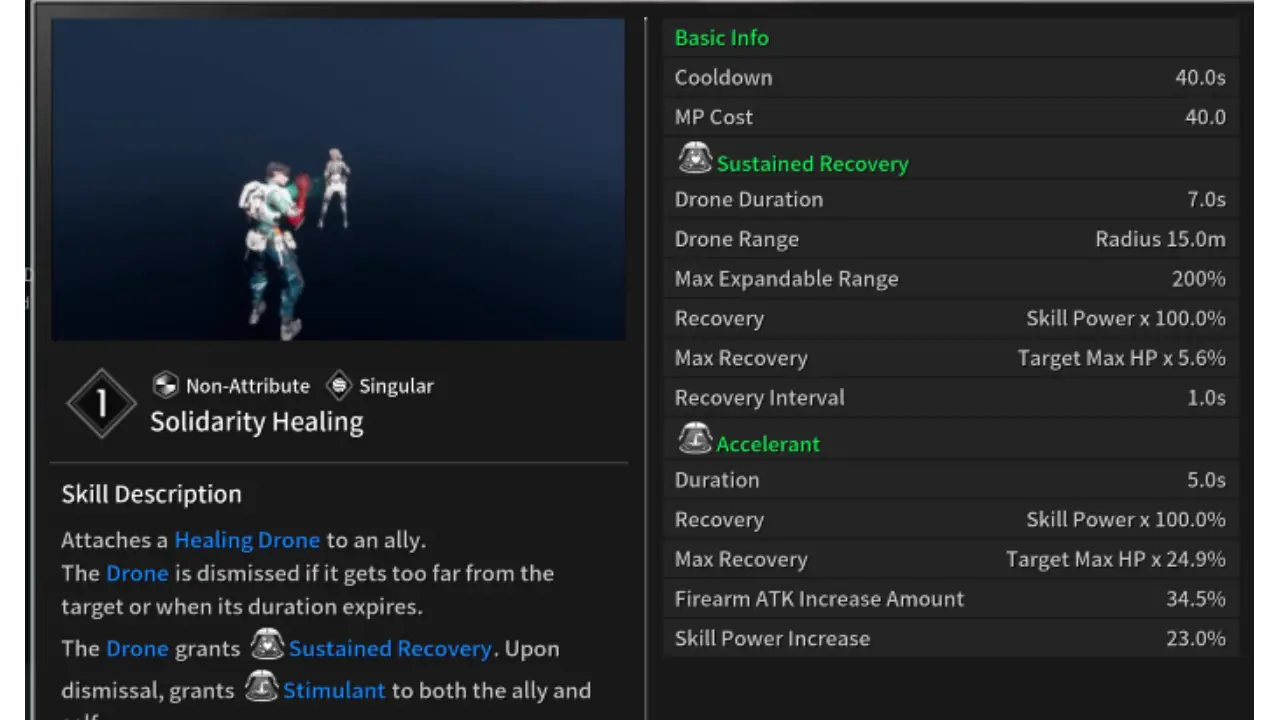
Task: Click the Skill Description heading
Action: [151, 493]
